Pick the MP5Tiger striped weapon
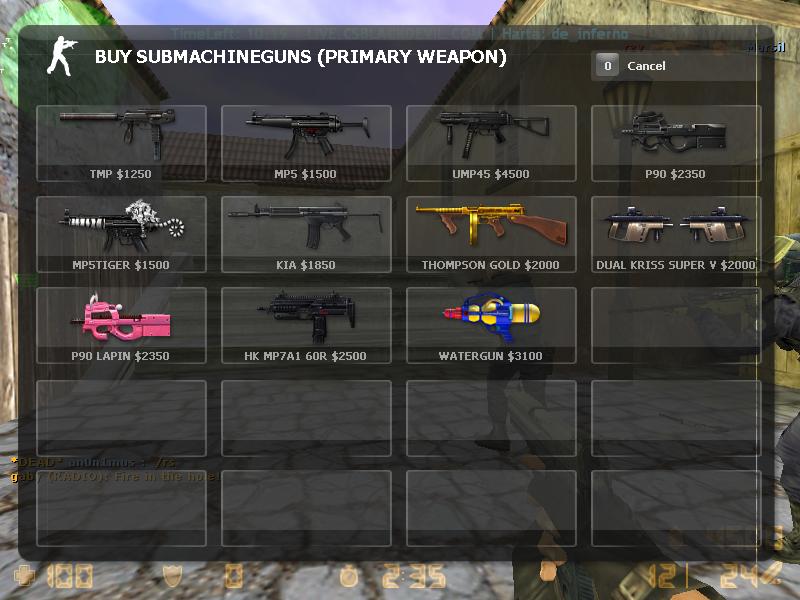This screenshot has height=600, width=800. pos(121,234)
